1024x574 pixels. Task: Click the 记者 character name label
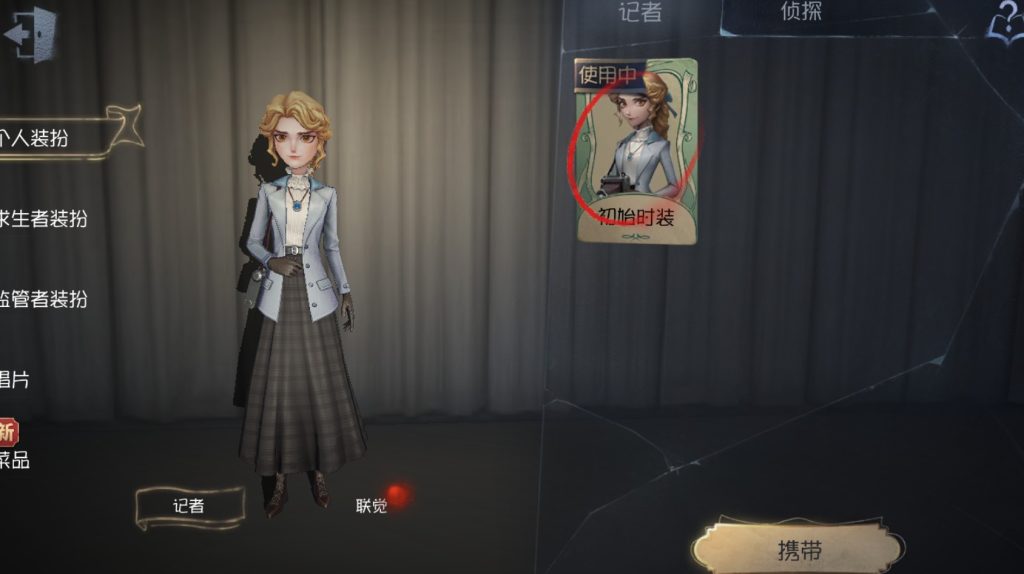click(x=189, y=506)
